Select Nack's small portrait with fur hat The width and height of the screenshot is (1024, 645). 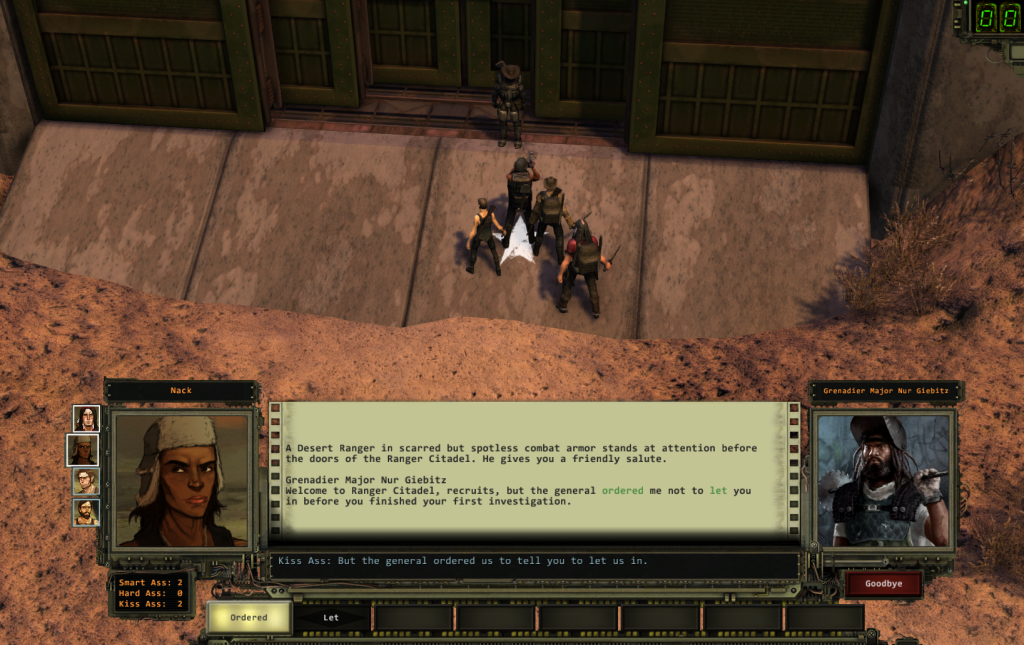[x=86, y=450]
